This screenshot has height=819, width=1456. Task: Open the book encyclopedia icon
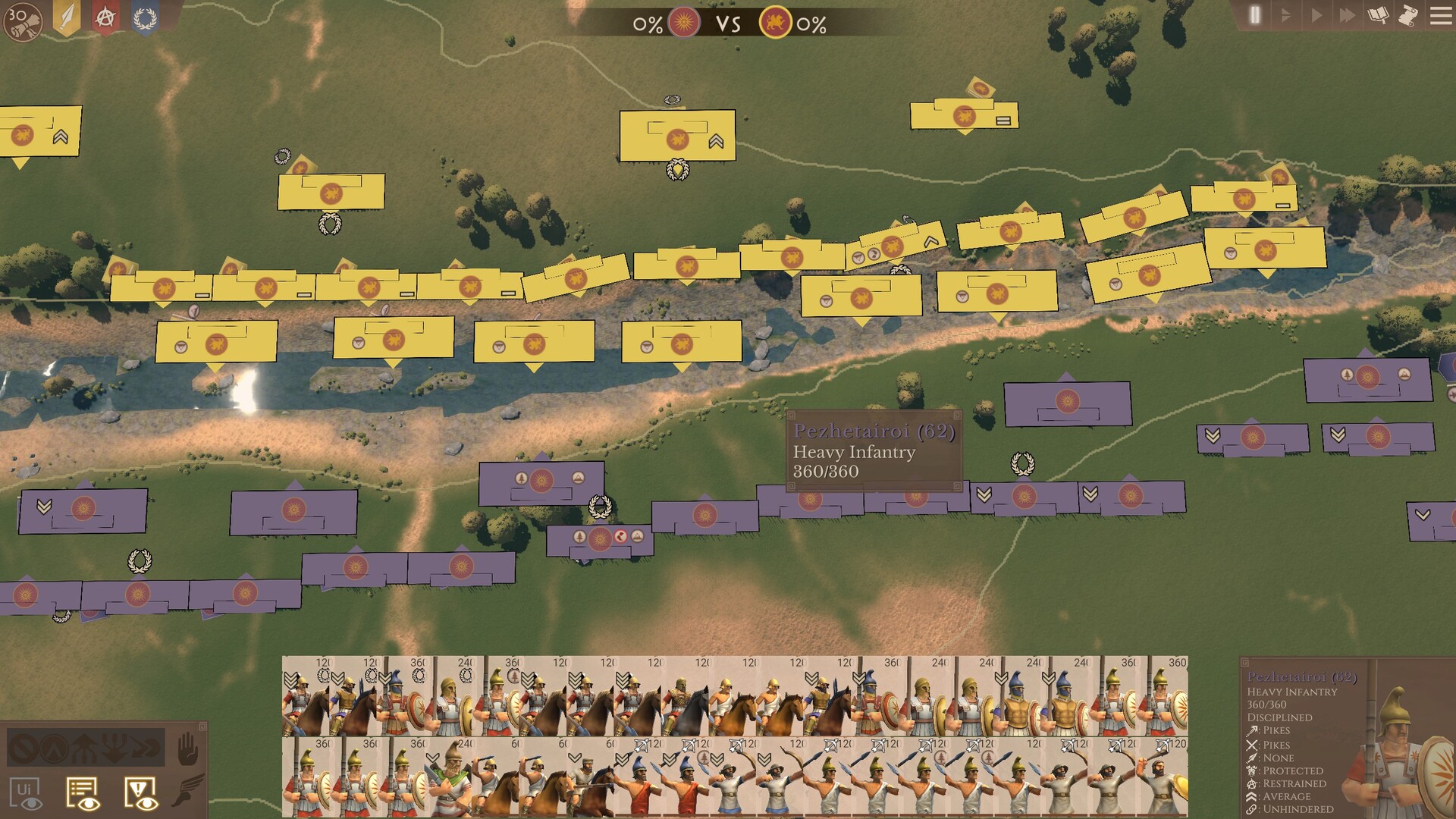(x=1378, y=15)
